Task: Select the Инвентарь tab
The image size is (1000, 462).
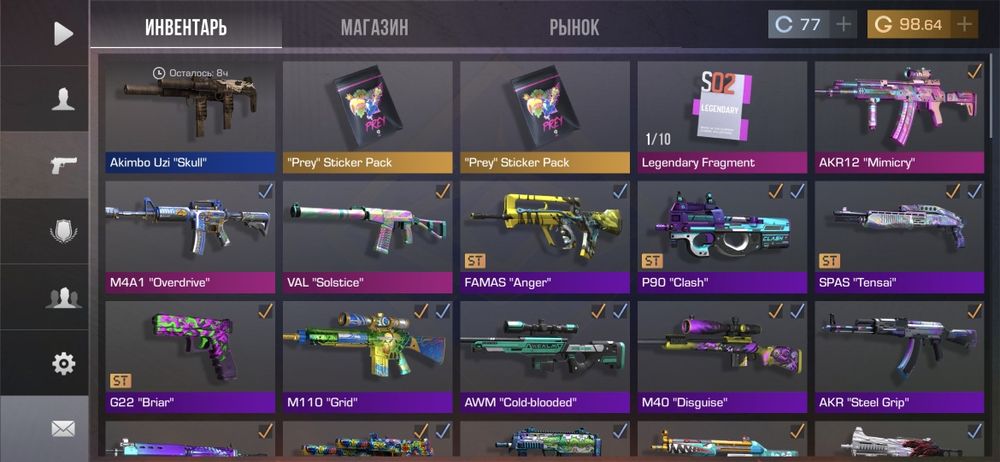Action: [x=185, y=27]
